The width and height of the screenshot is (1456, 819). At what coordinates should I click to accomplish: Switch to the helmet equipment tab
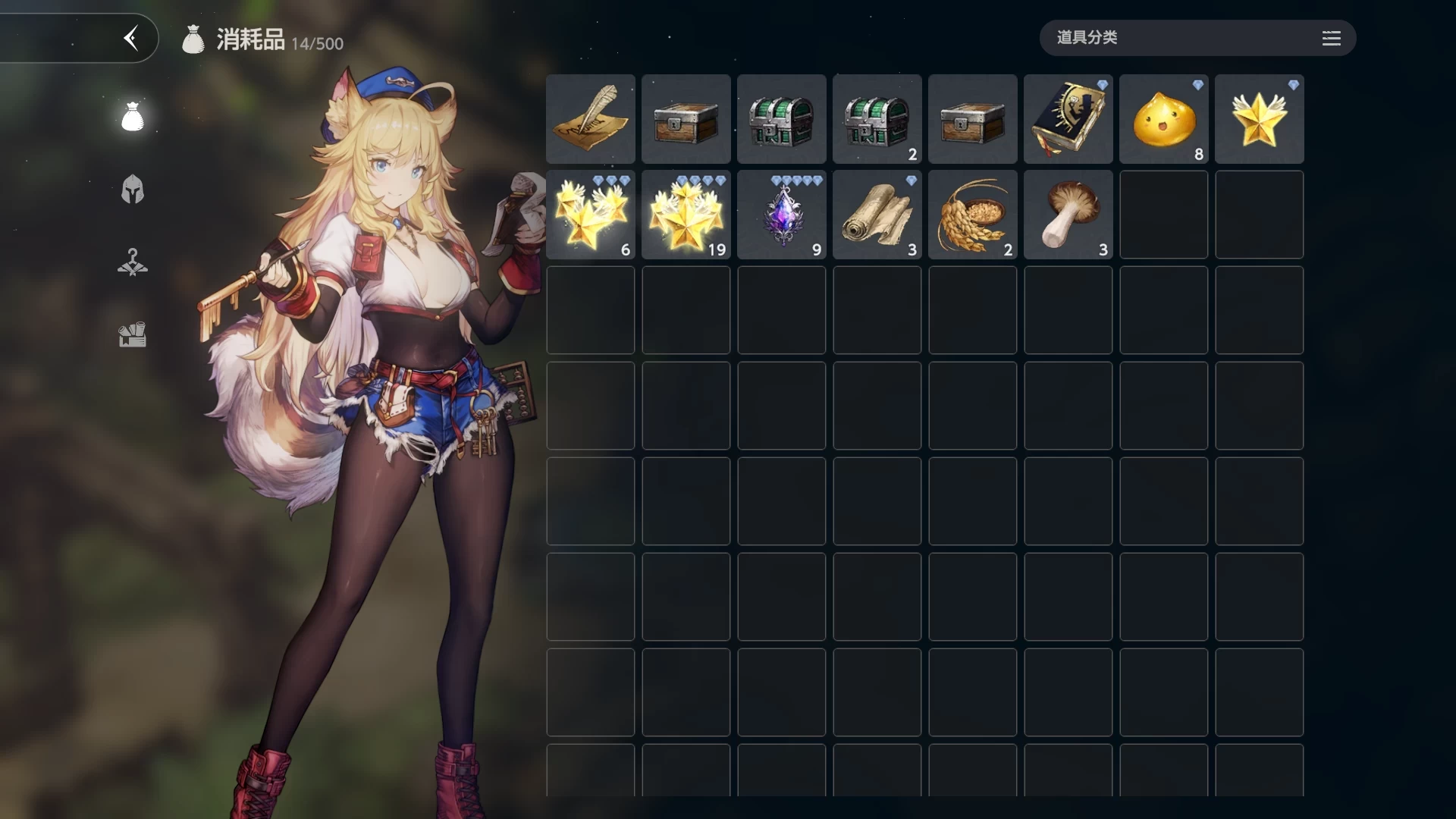coord(133,190)
